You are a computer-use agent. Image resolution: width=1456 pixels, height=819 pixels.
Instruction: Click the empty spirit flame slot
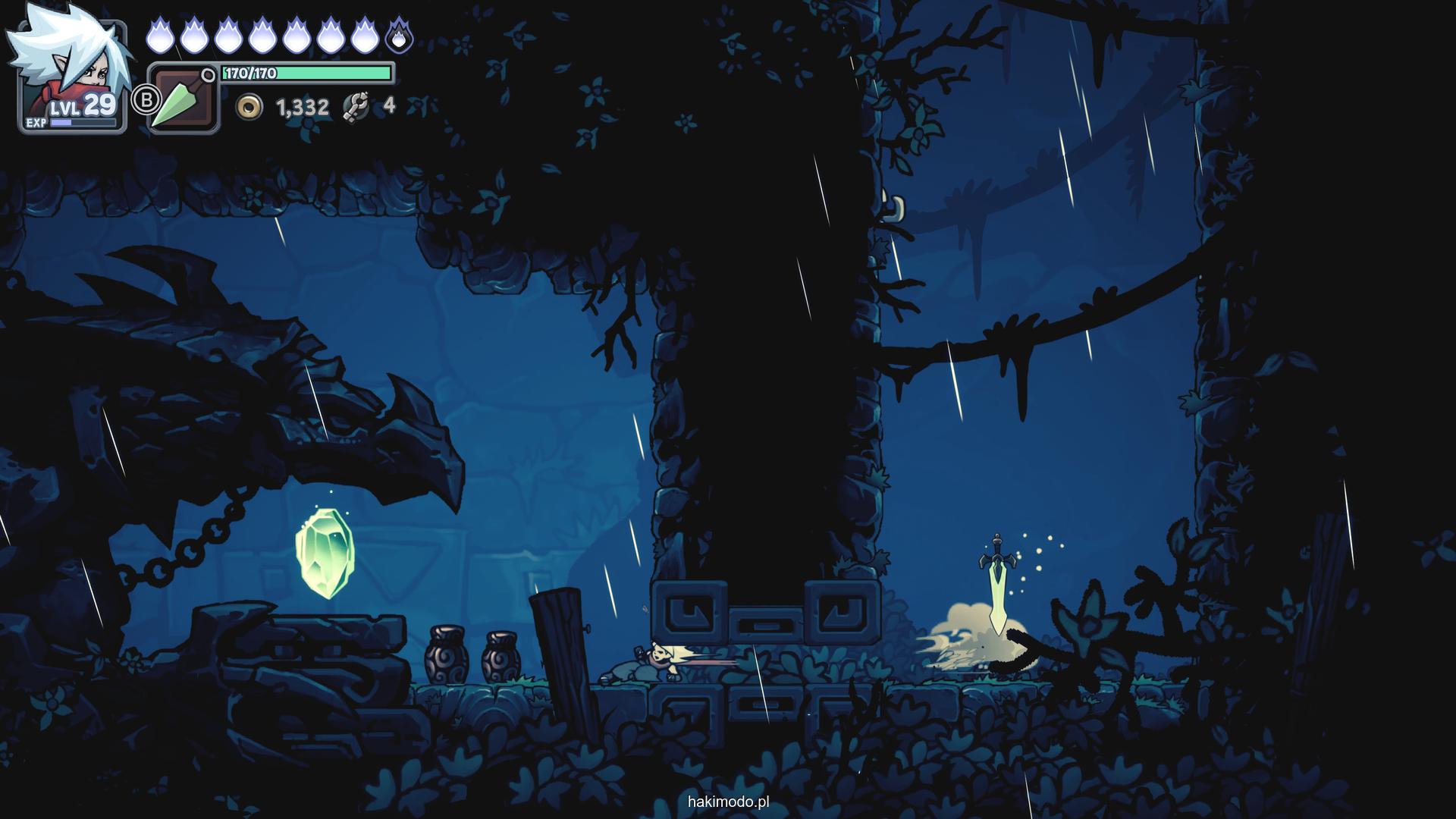[x=399, y=36]
